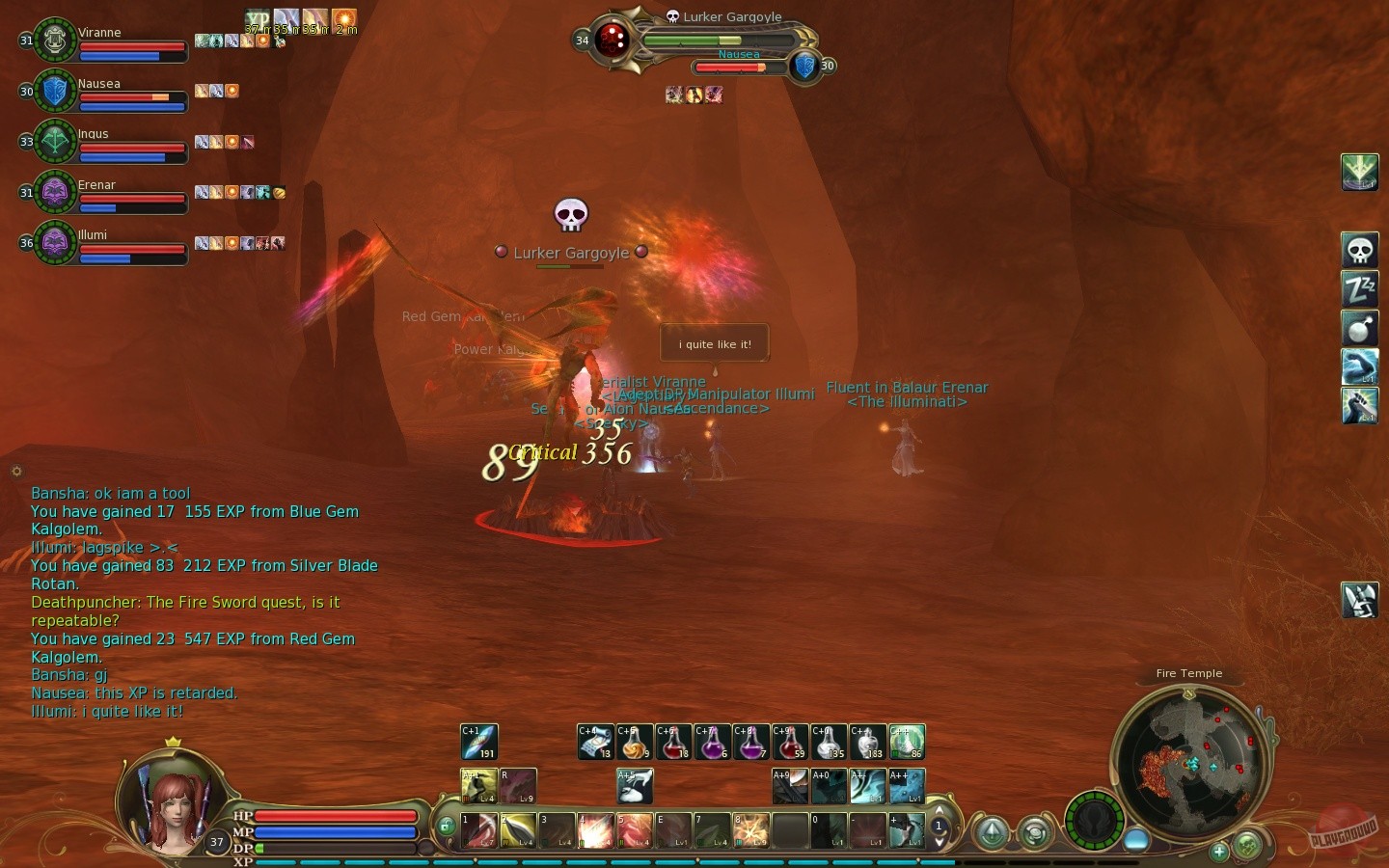Click the quickbar page number 1 button

[x=939, y=827]
